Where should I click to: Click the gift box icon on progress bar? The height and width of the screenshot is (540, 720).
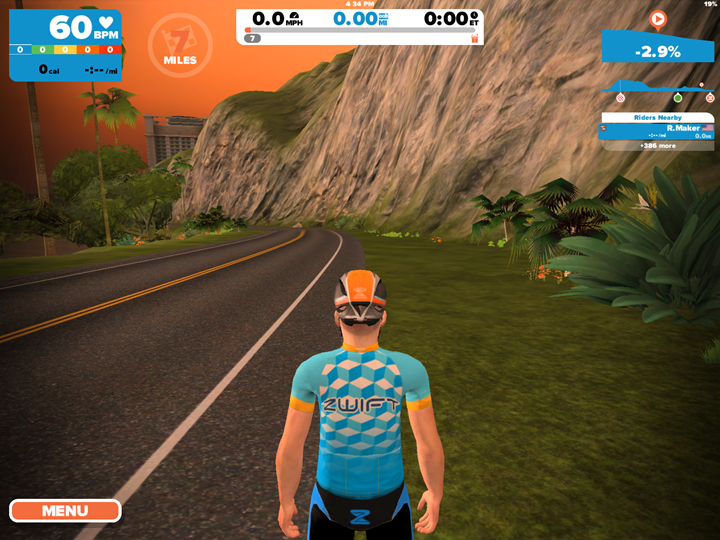[x=475, y=38]
